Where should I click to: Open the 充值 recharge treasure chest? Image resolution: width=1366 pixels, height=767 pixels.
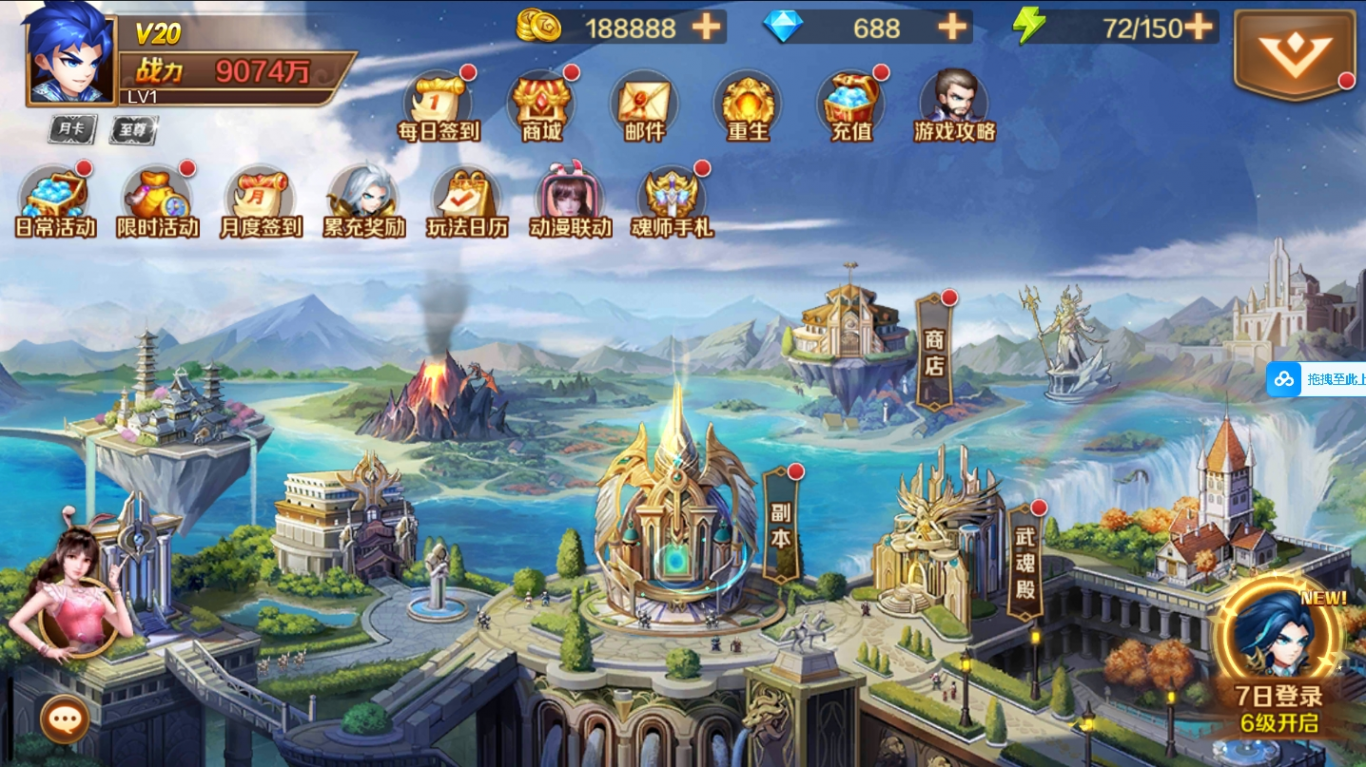point(851,102)
